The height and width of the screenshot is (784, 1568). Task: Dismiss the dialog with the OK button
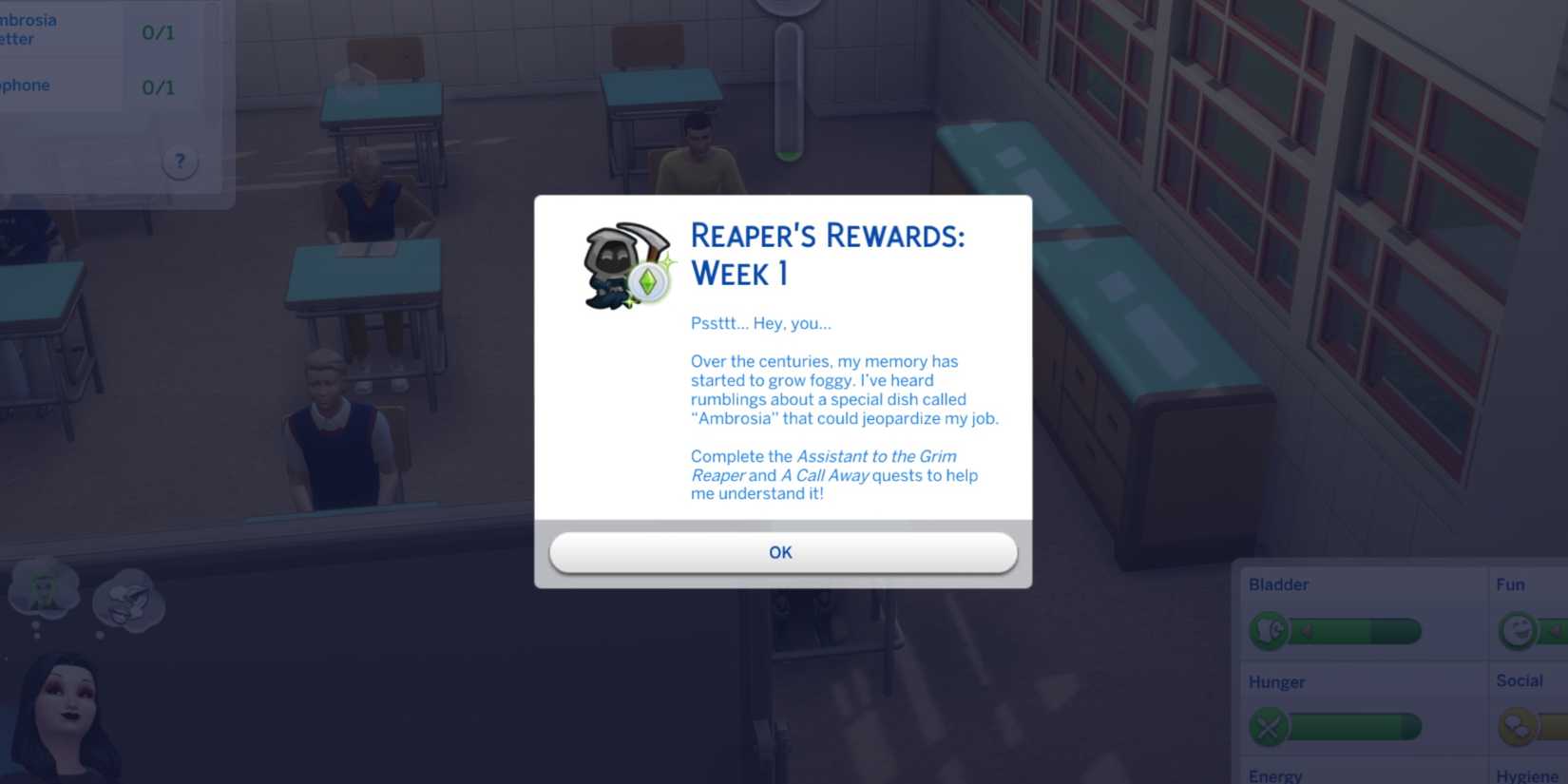(781, 552)
